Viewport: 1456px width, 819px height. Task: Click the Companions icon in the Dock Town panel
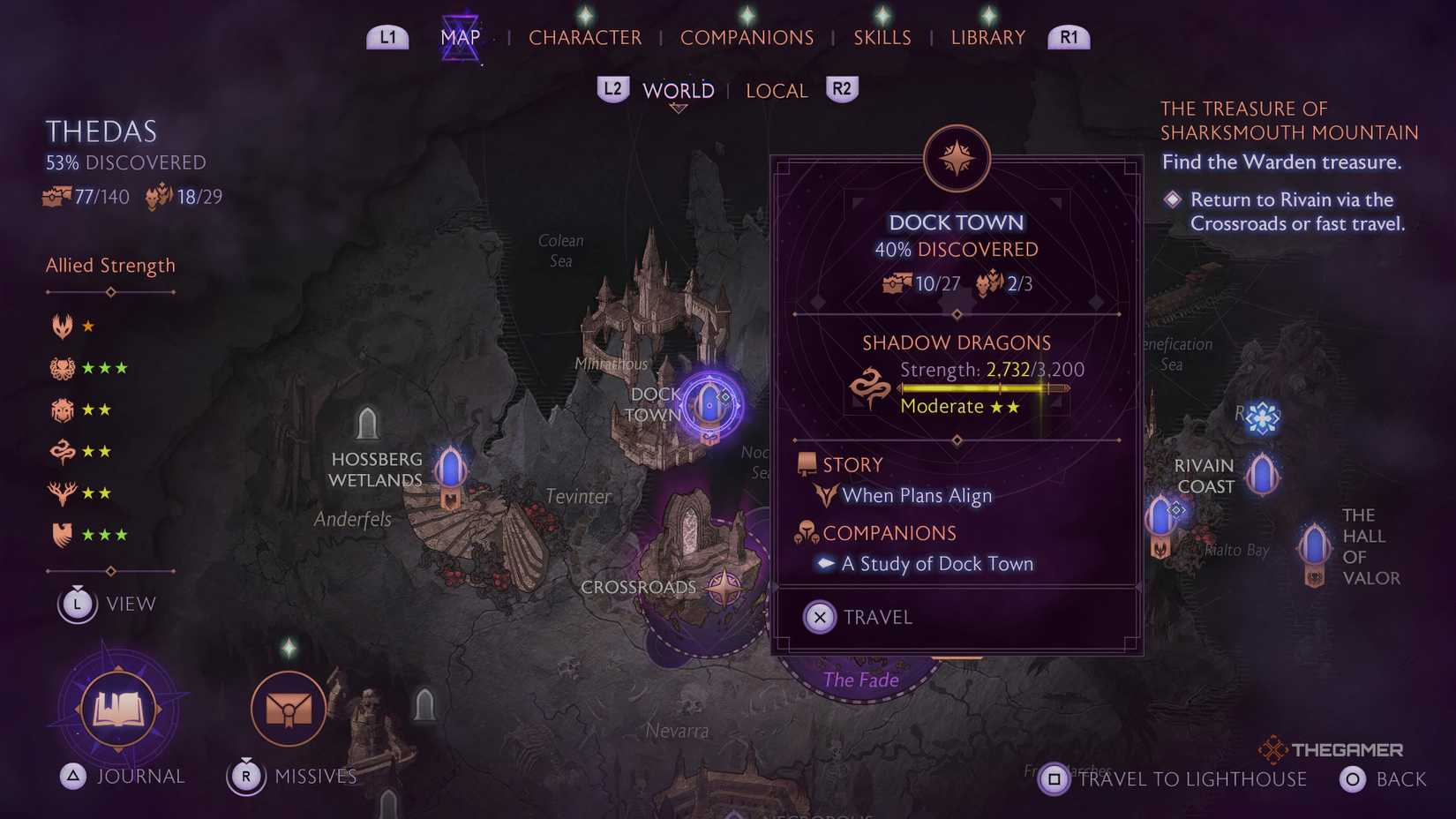[x=806, y=531]
